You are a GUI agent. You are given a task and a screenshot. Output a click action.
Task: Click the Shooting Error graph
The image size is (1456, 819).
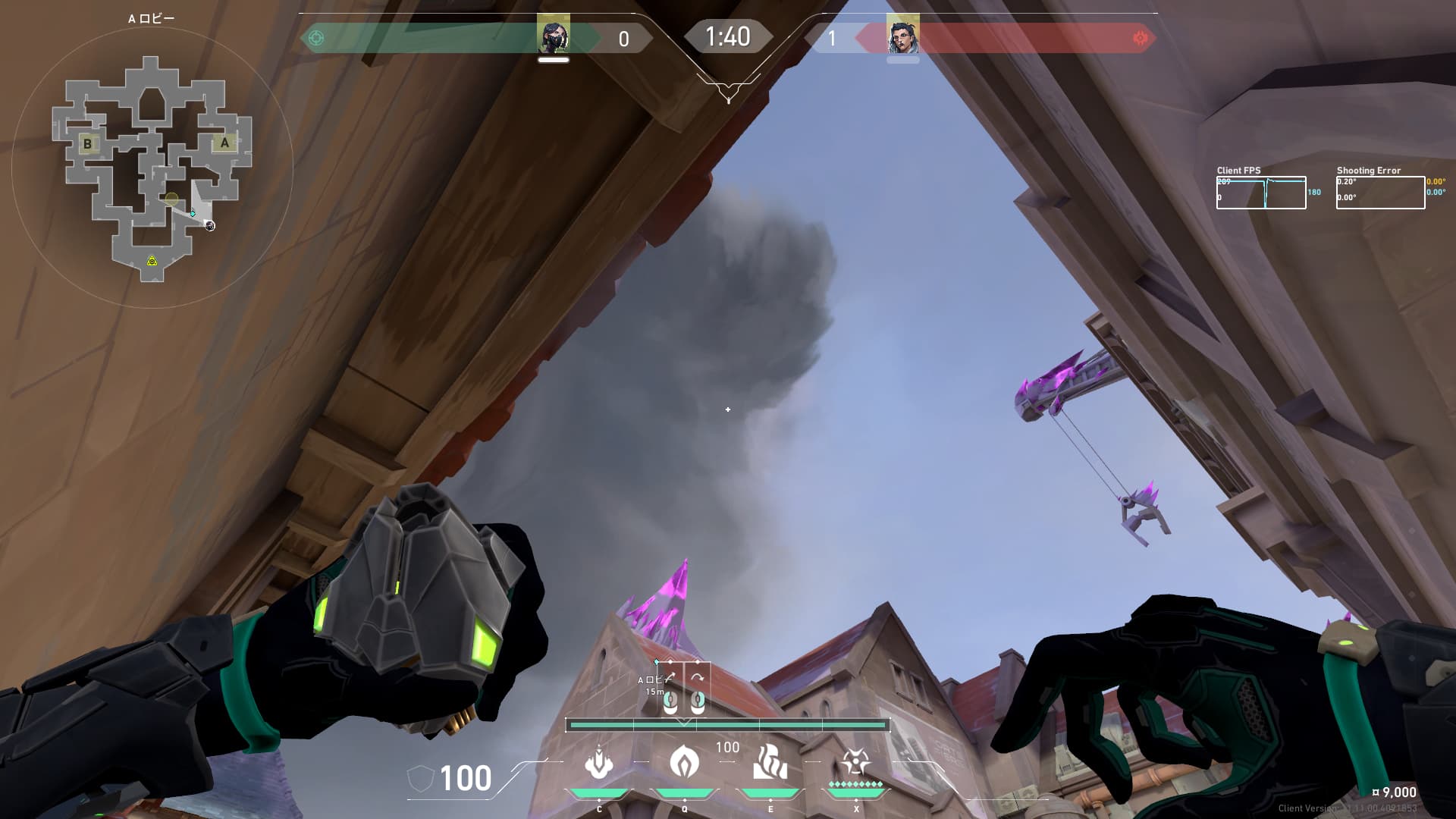(1380, 193)
